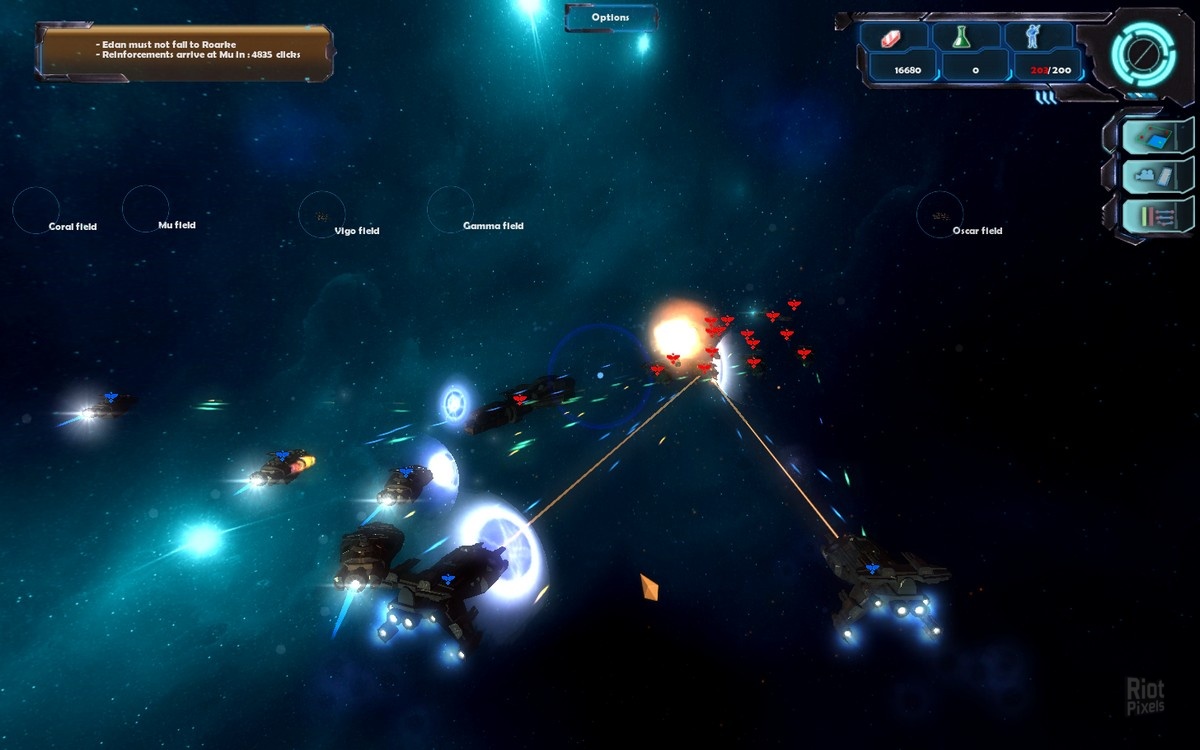Screen dimensions: 1200x750
Task: Click the mission objectives panel
Action: click(185, 50)
